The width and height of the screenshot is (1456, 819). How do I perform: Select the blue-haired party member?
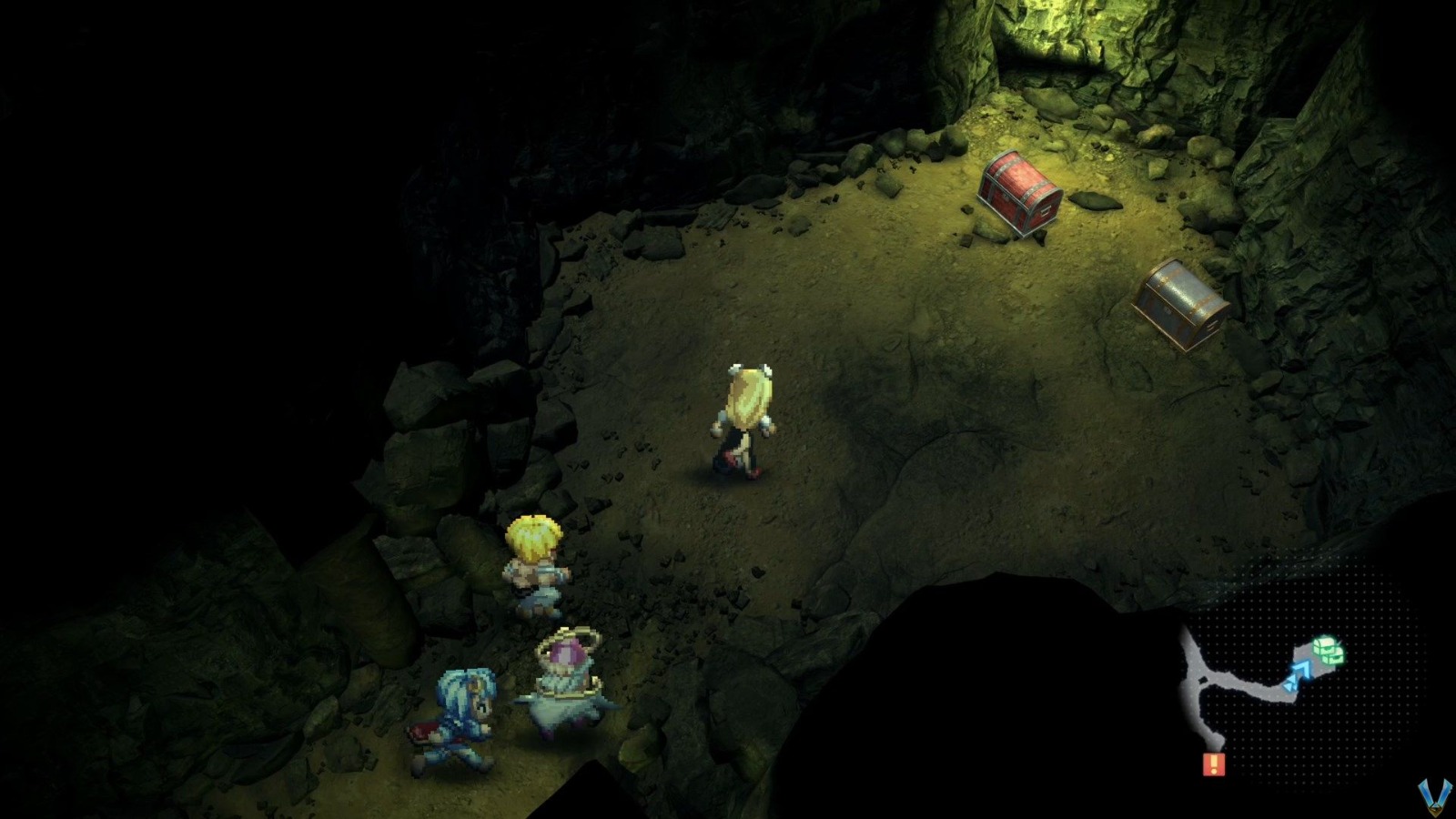click(x=460, y=719)
